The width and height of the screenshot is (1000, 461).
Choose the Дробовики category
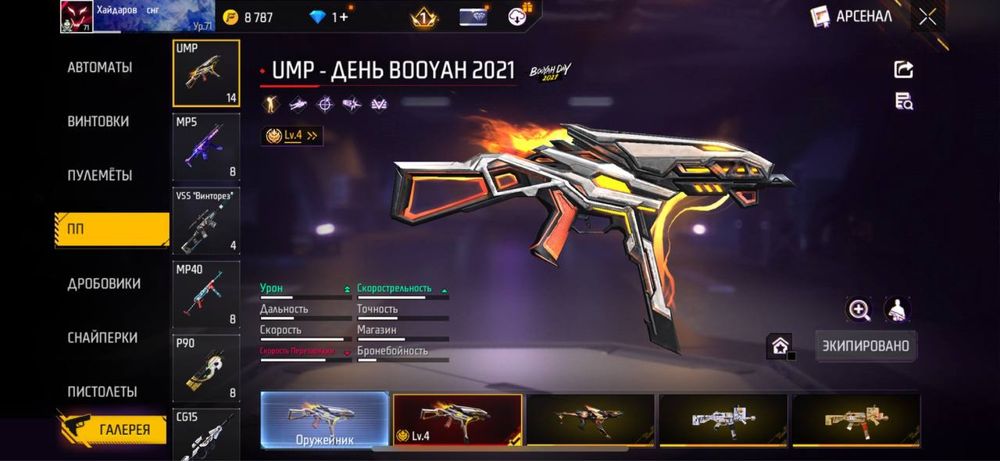click(x=103, y=284)
